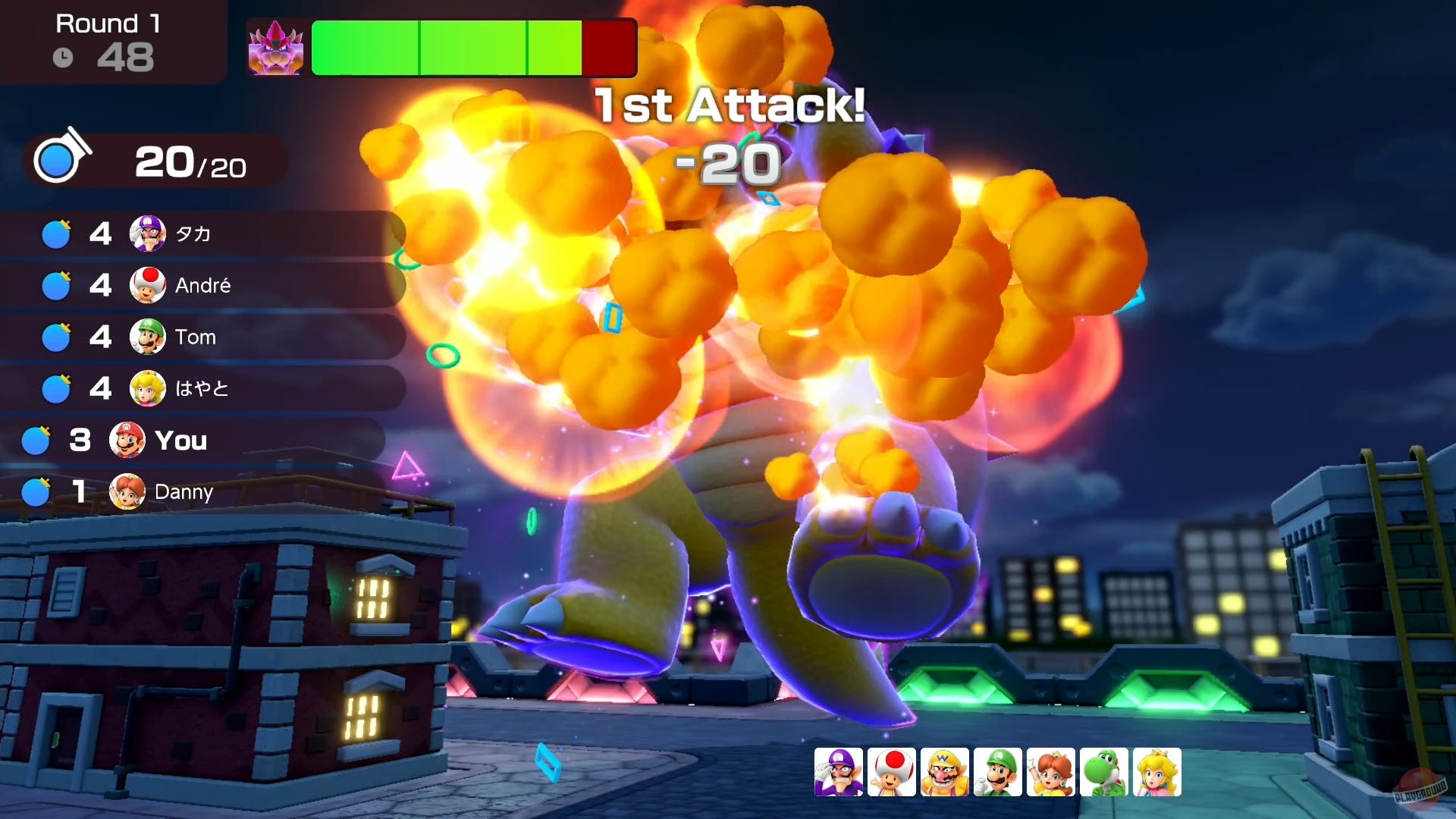Select the Yoshi icon in the bottom row

(1104, 771)
